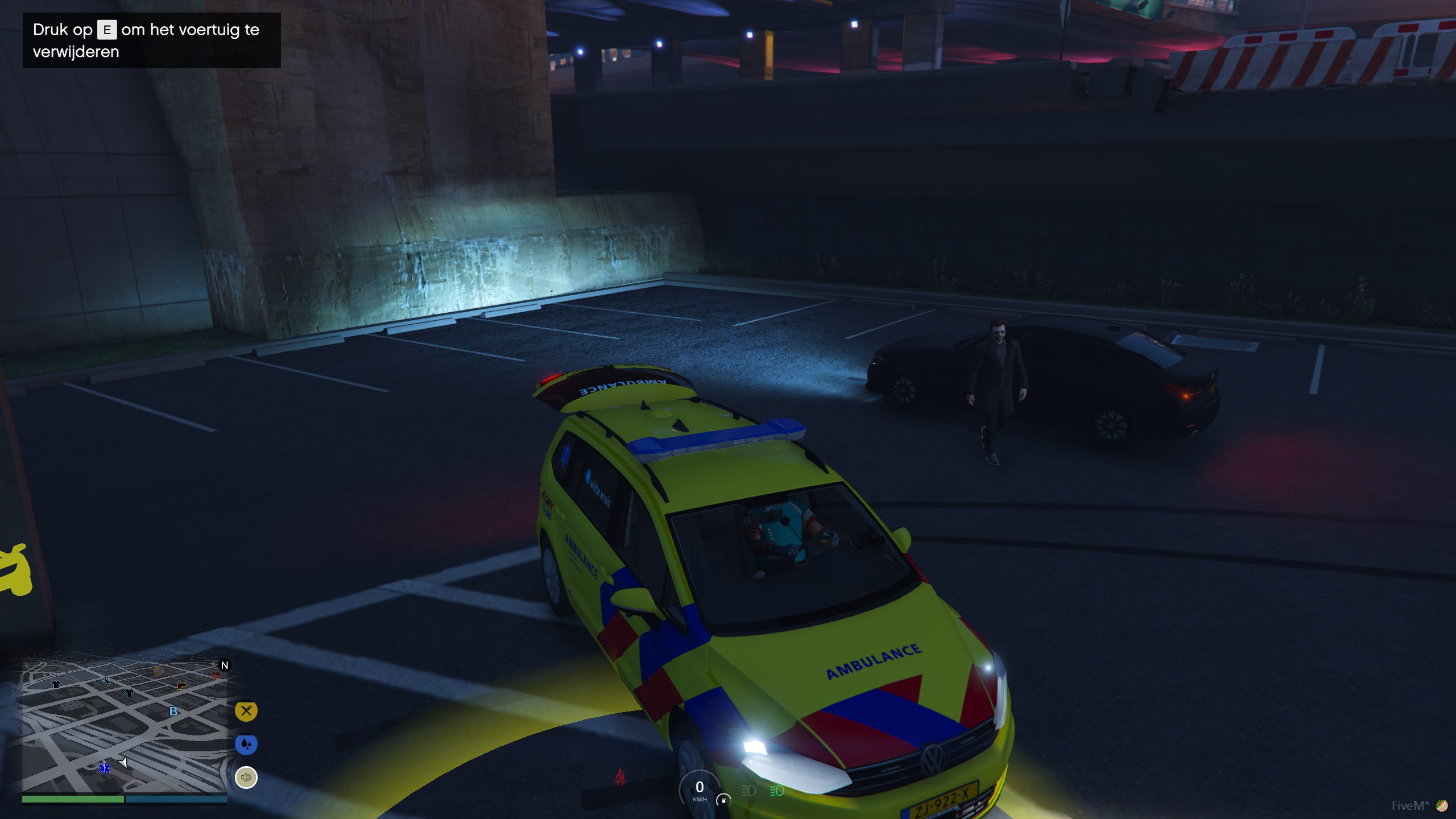Toggle the red seatbelt warning icon

620,777
